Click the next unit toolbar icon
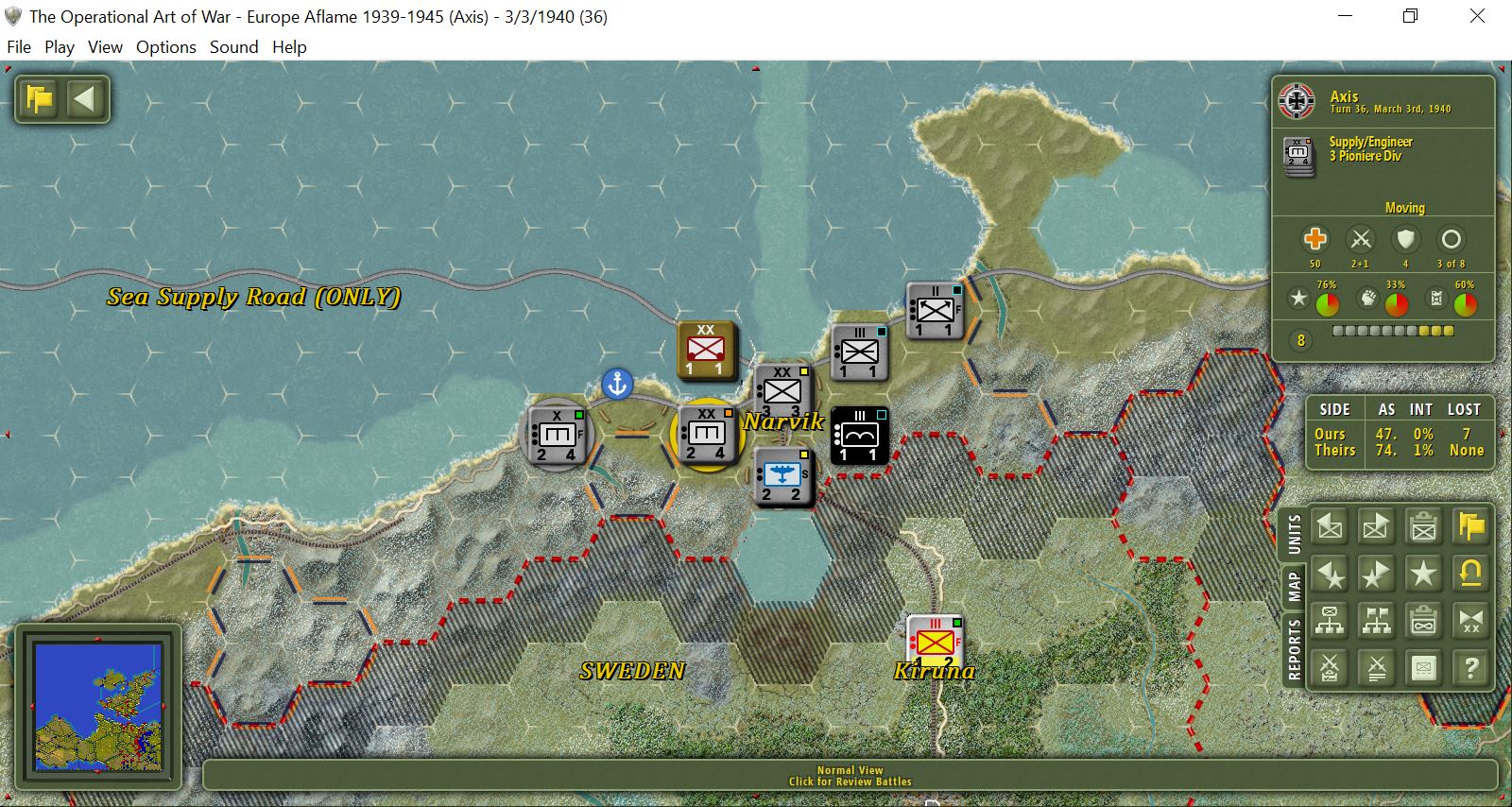The height and width of the screenshot is (807, 1512). (x=1377, y=526)
